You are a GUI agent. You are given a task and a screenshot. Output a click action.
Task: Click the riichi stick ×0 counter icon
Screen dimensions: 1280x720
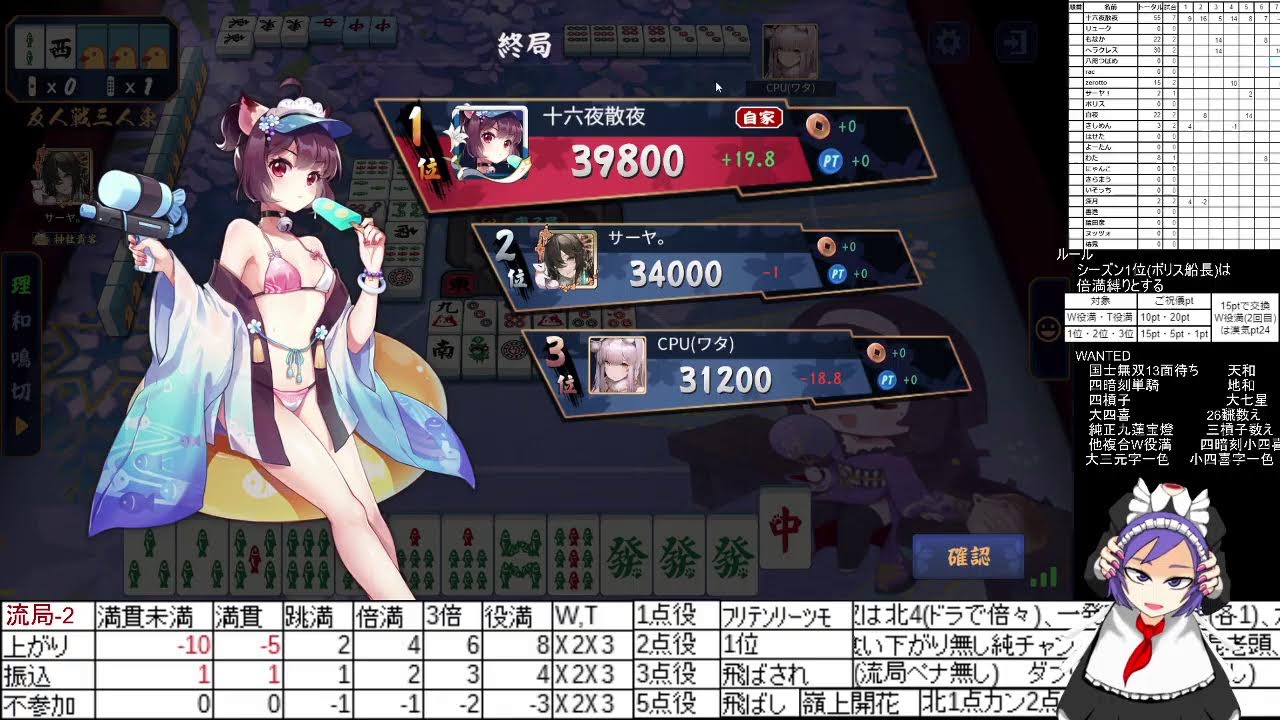tap(31, 87)
